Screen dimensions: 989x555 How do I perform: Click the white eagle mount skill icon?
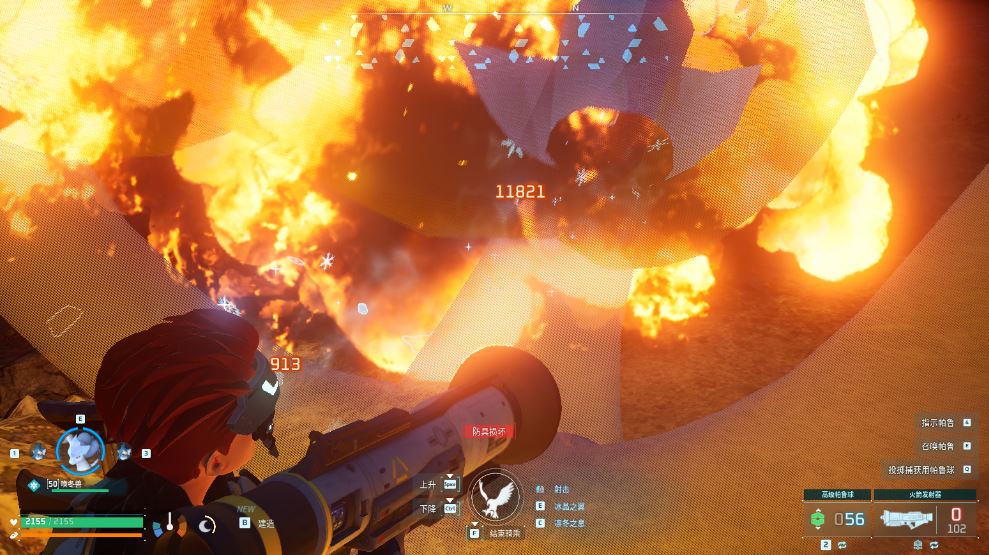pyautogui.click(x=495, y=495)
